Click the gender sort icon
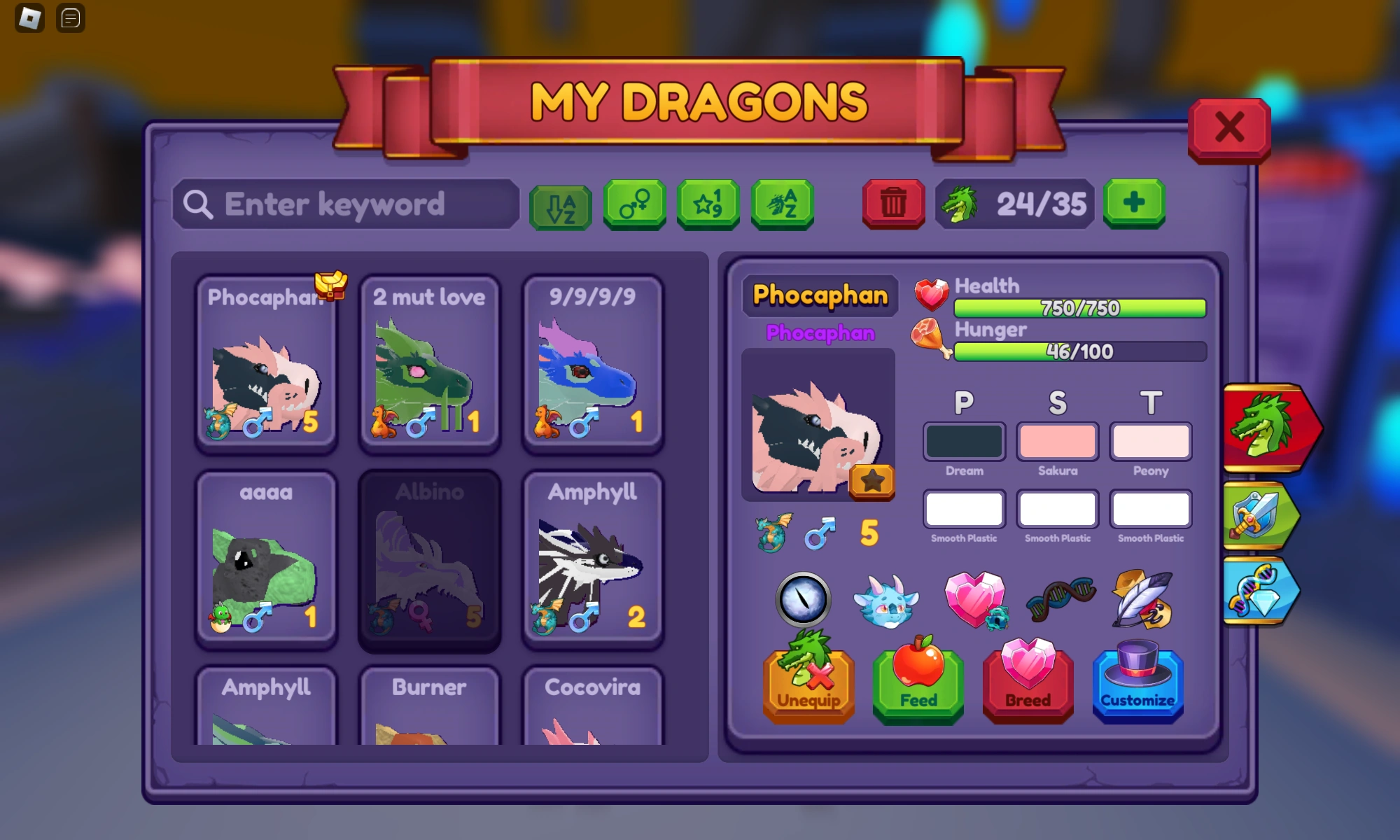This screenshot has width=1400, height=840. pyautogui.click(x=633, y=204)
